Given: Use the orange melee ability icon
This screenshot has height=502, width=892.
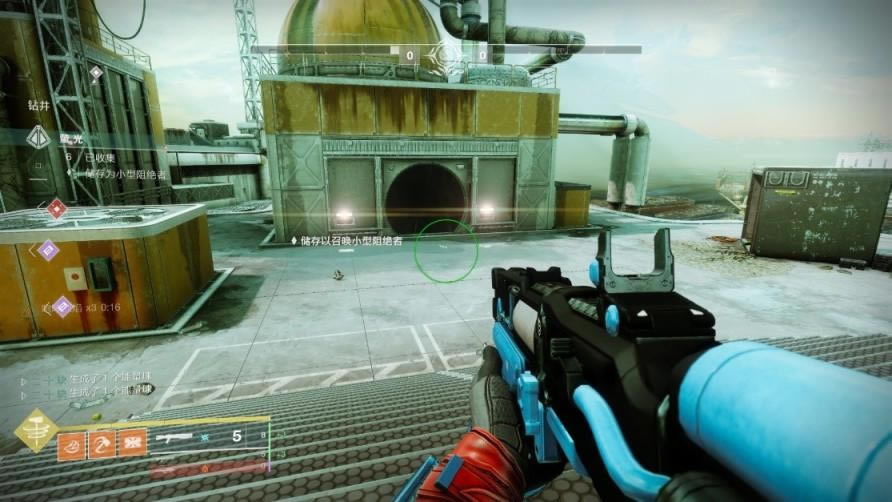Looking at the screenshot, I should 103,444.
